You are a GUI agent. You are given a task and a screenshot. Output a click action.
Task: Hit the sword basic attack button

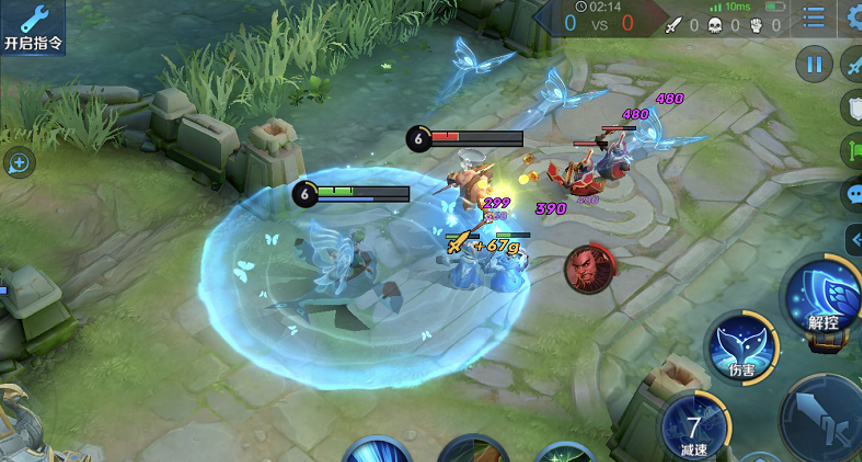point(822,418)
